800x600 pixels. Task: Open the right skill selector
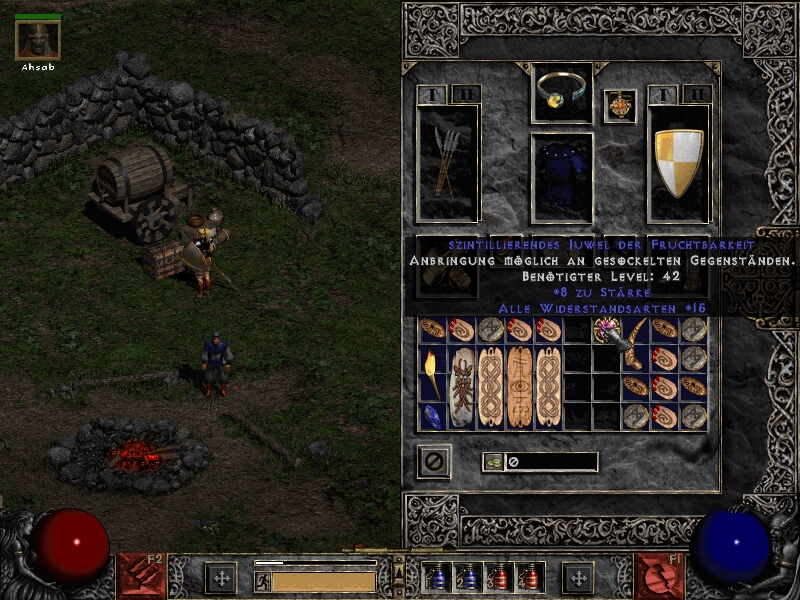coord(659,576)
